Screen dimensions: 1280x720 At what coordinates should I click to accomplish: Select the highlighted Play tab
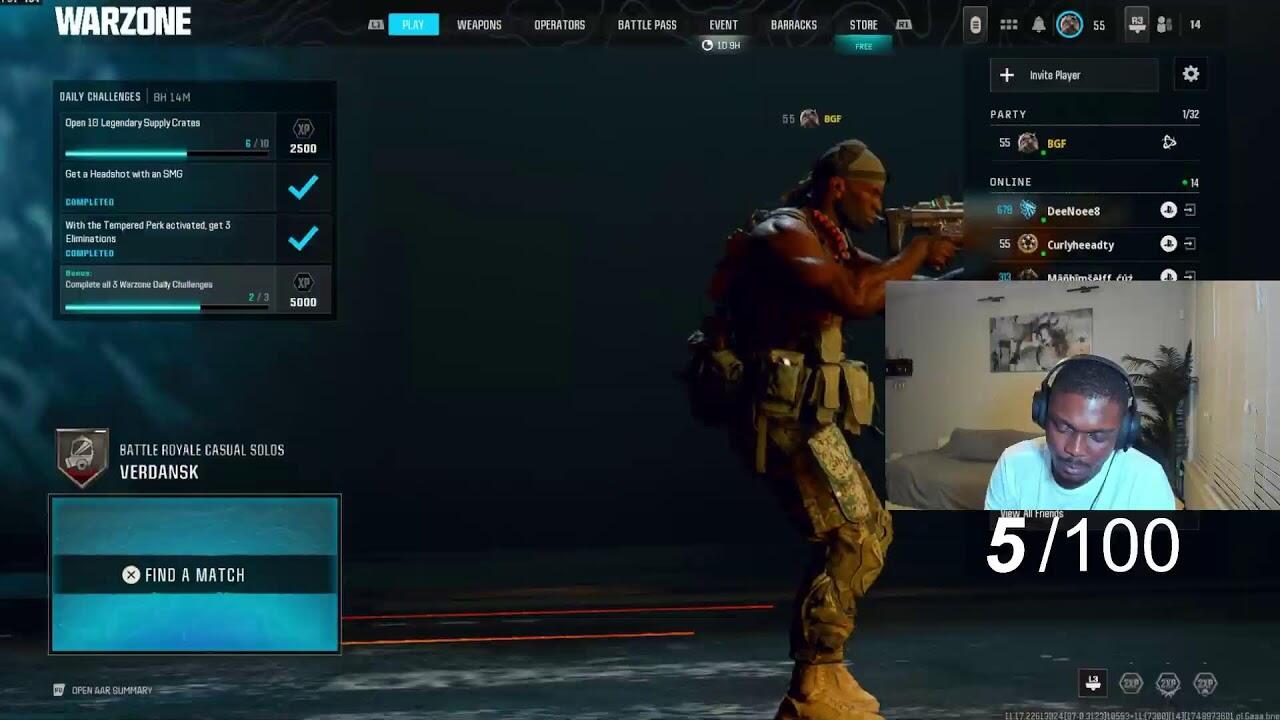click(413, 25)
